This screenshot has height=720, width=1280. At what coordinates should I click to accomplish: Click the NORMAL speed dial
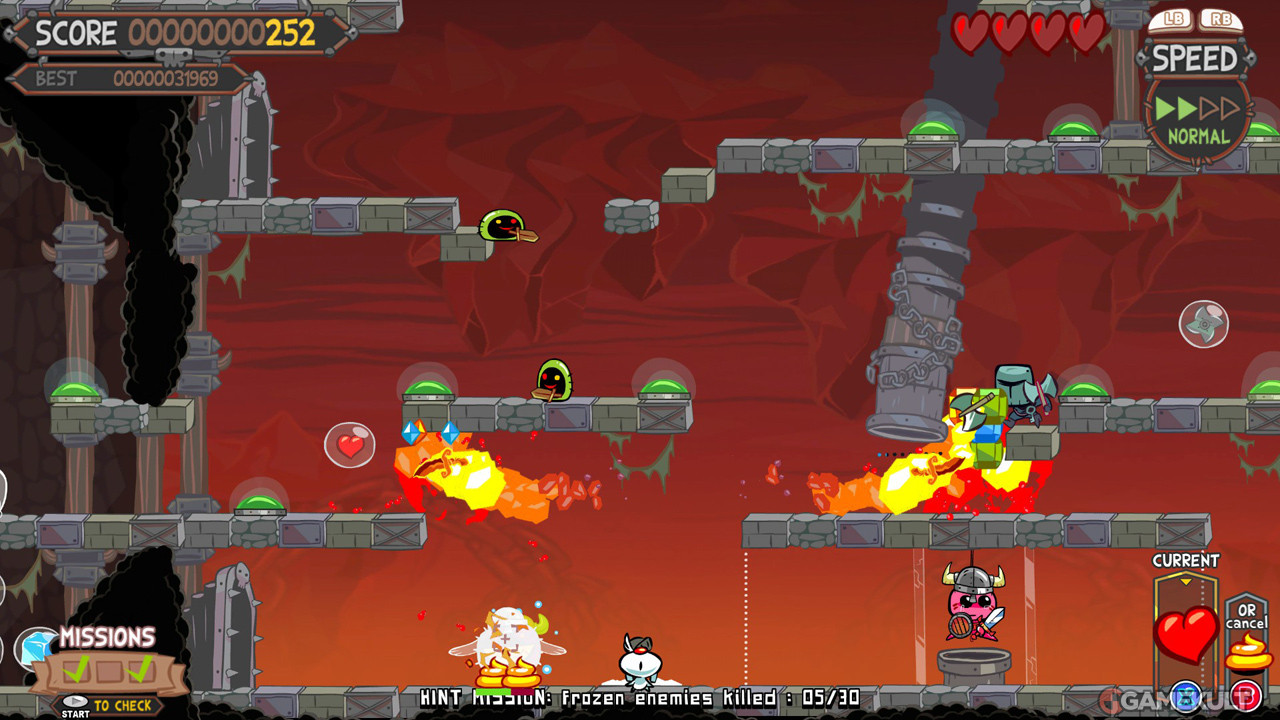click(x=1198, y=118)
